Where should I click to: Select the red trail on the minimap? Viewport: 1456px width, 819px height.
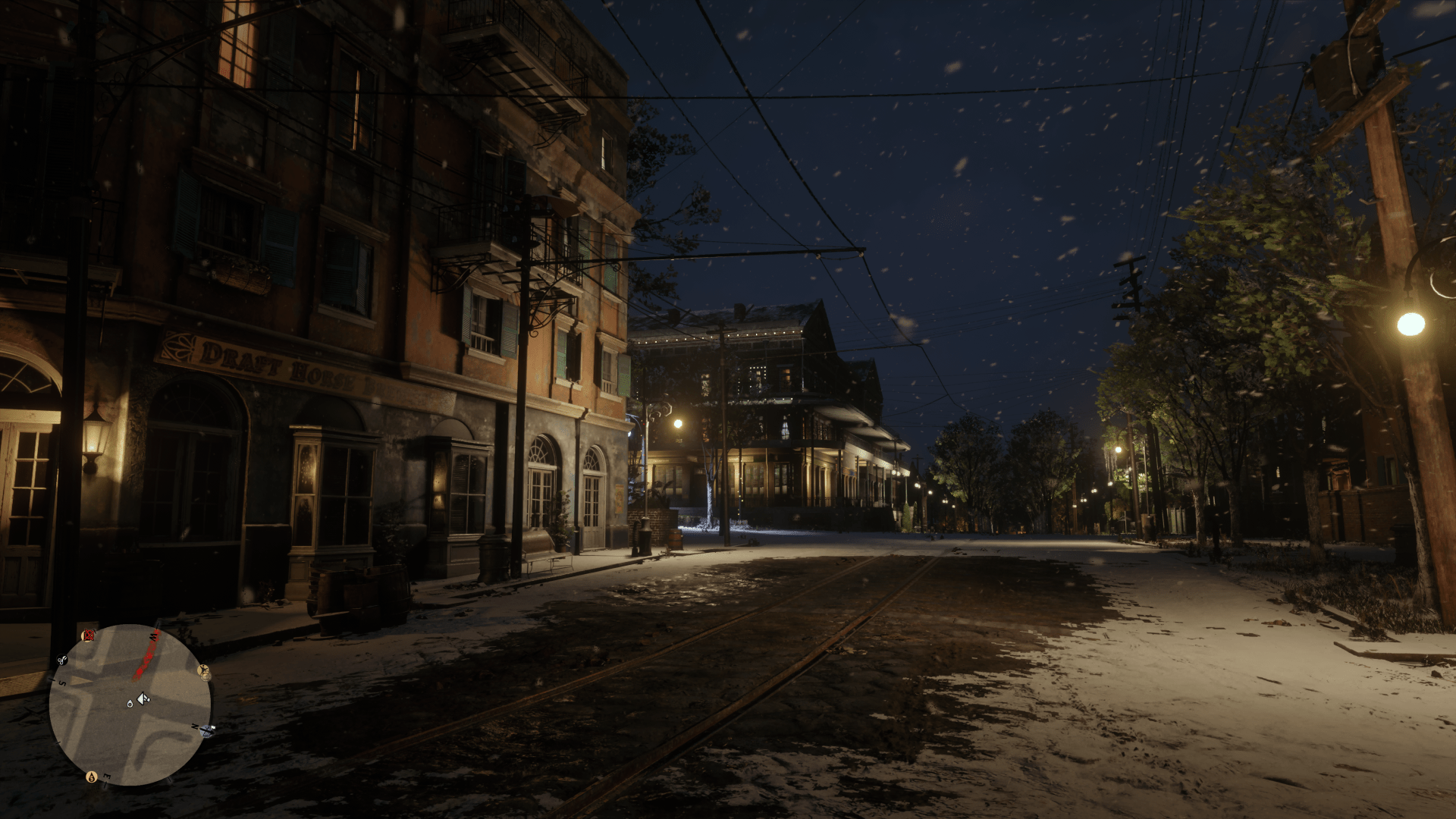(x=146, y=660)
